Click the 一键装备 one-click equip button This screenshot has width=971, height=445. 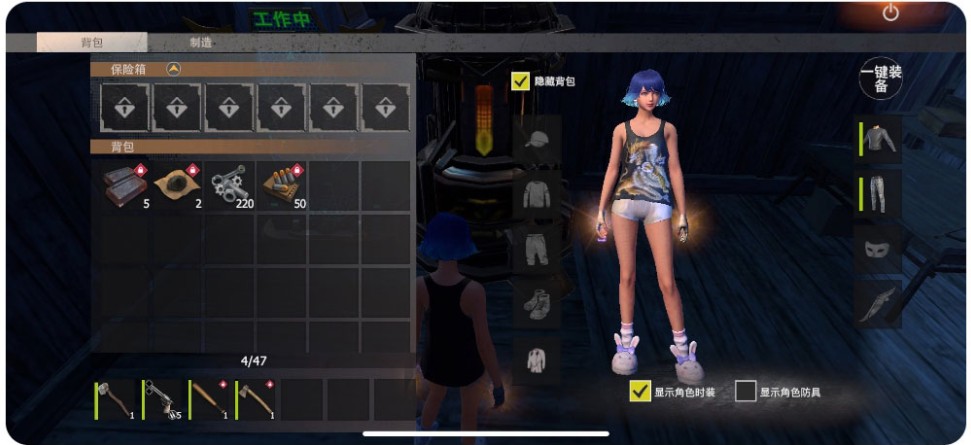click(x=881, y=80)
